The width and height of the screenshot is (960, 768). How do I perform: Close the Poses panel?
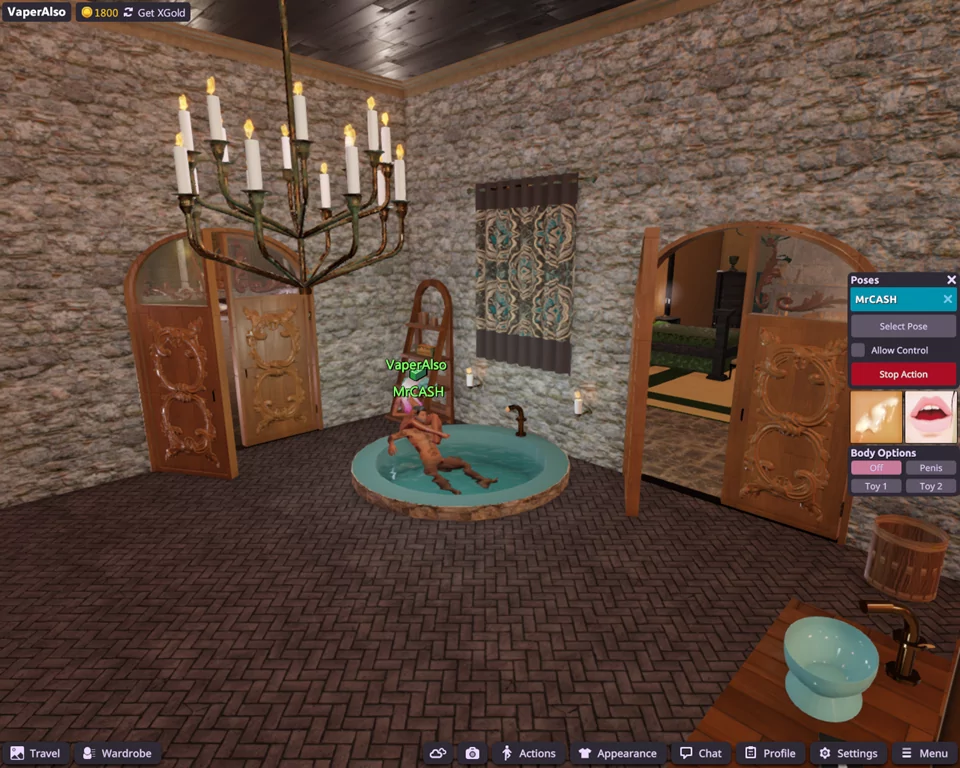(951, 280)
